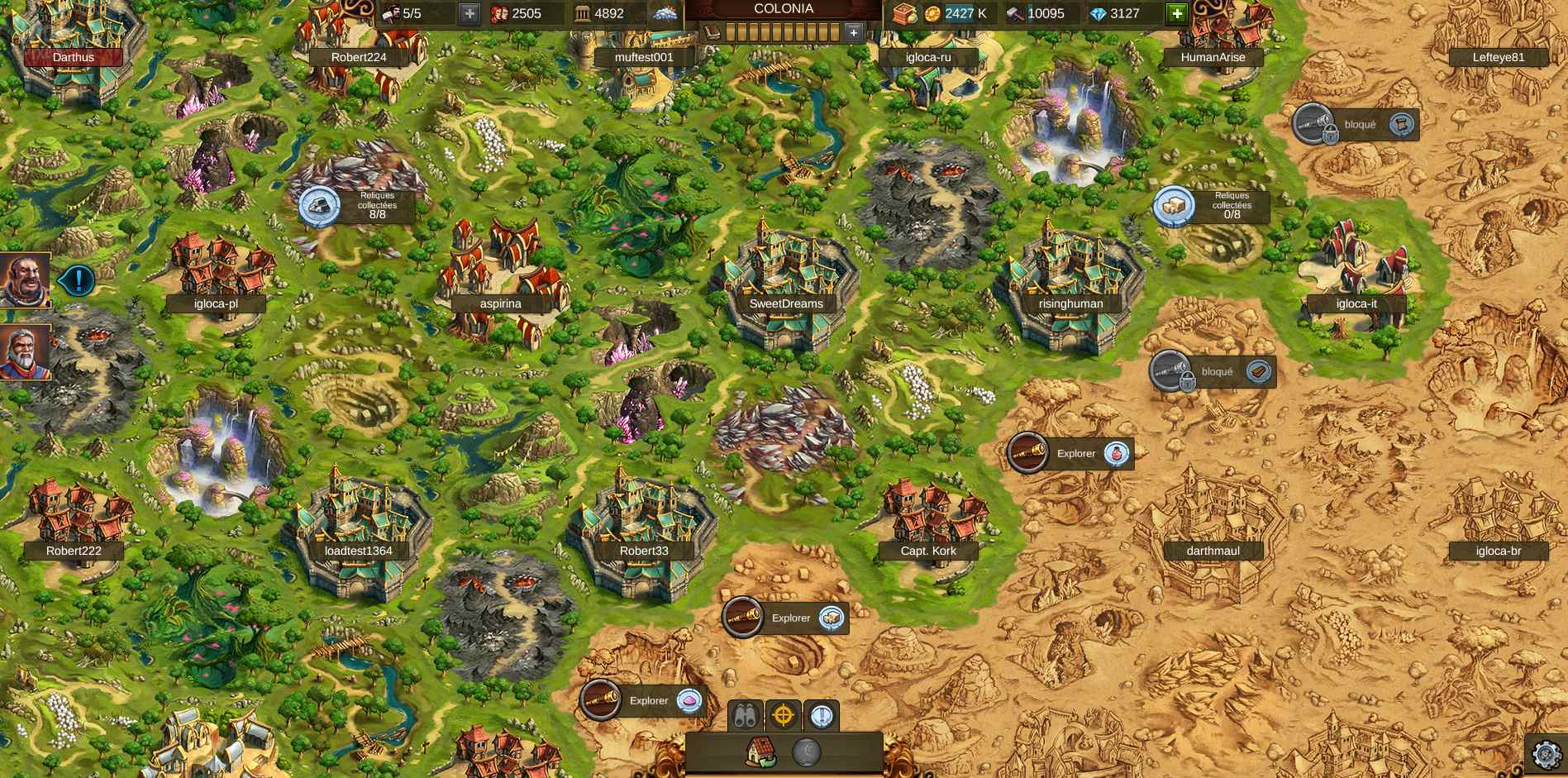Image resolution: width=1568 pixels, height=778 pixels.
Task: Open the settings gear
Action: [1546, 754]
